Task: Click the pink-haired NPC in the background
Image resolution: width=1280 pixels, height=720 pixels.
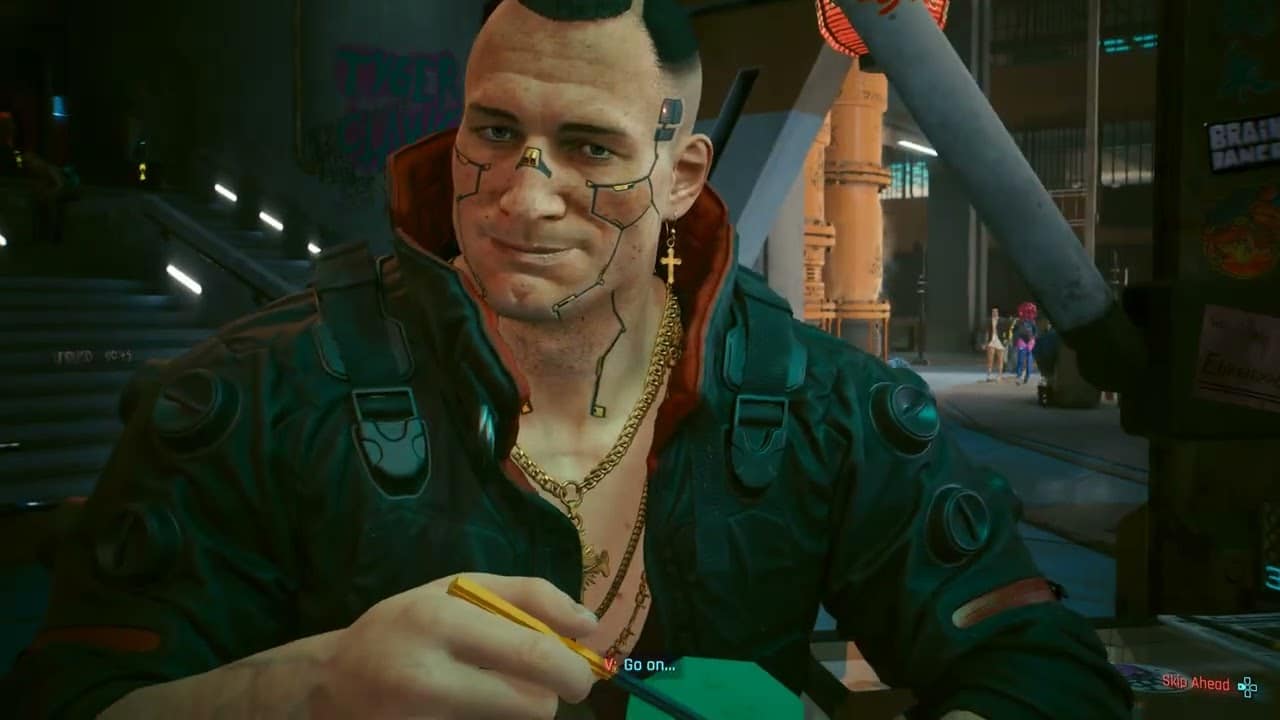Action: tap(1027, 335)
